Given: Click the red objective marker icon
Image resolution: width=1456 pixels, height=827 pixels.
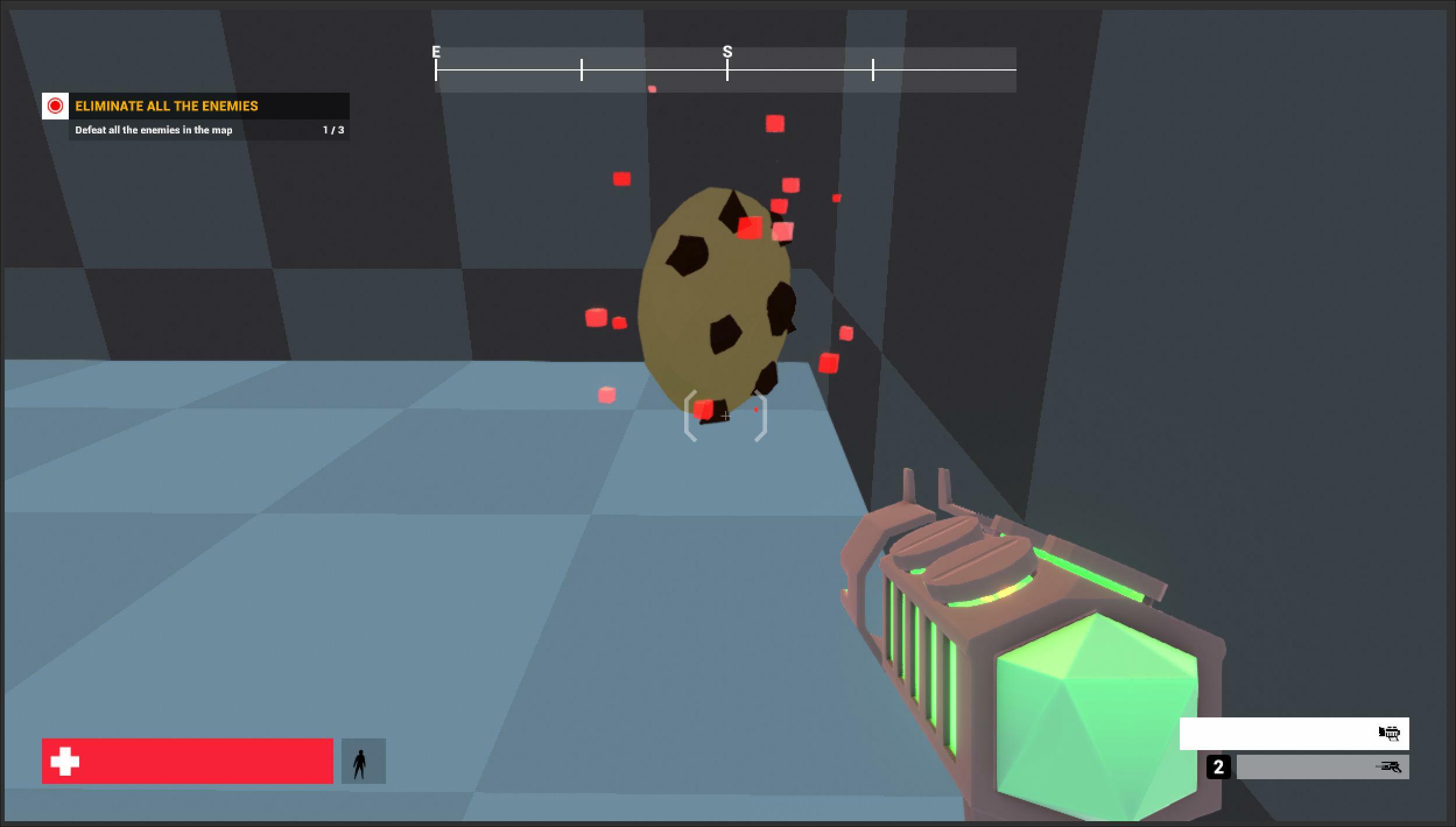Looking at the screenshot, I should (x=56, y=106).
